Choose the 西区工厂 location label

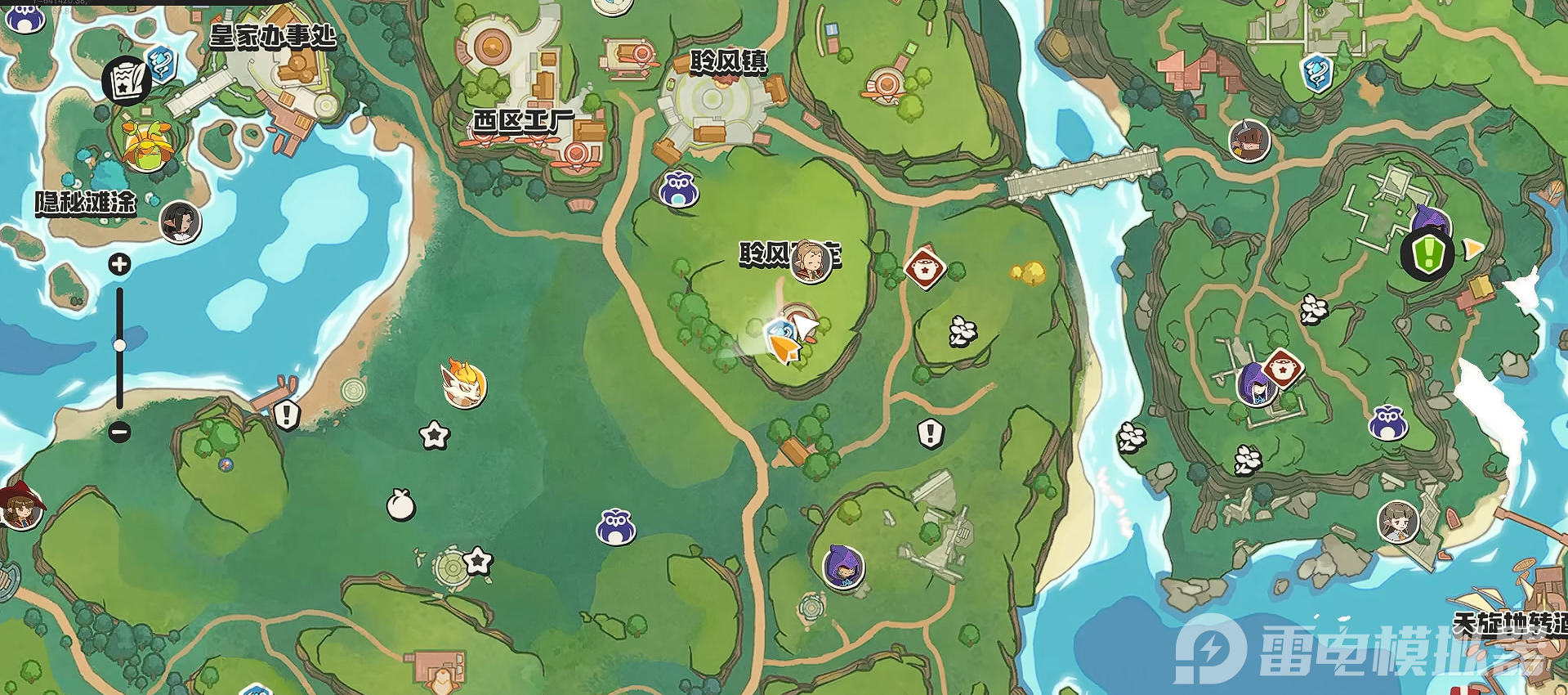tap(523, 122)
